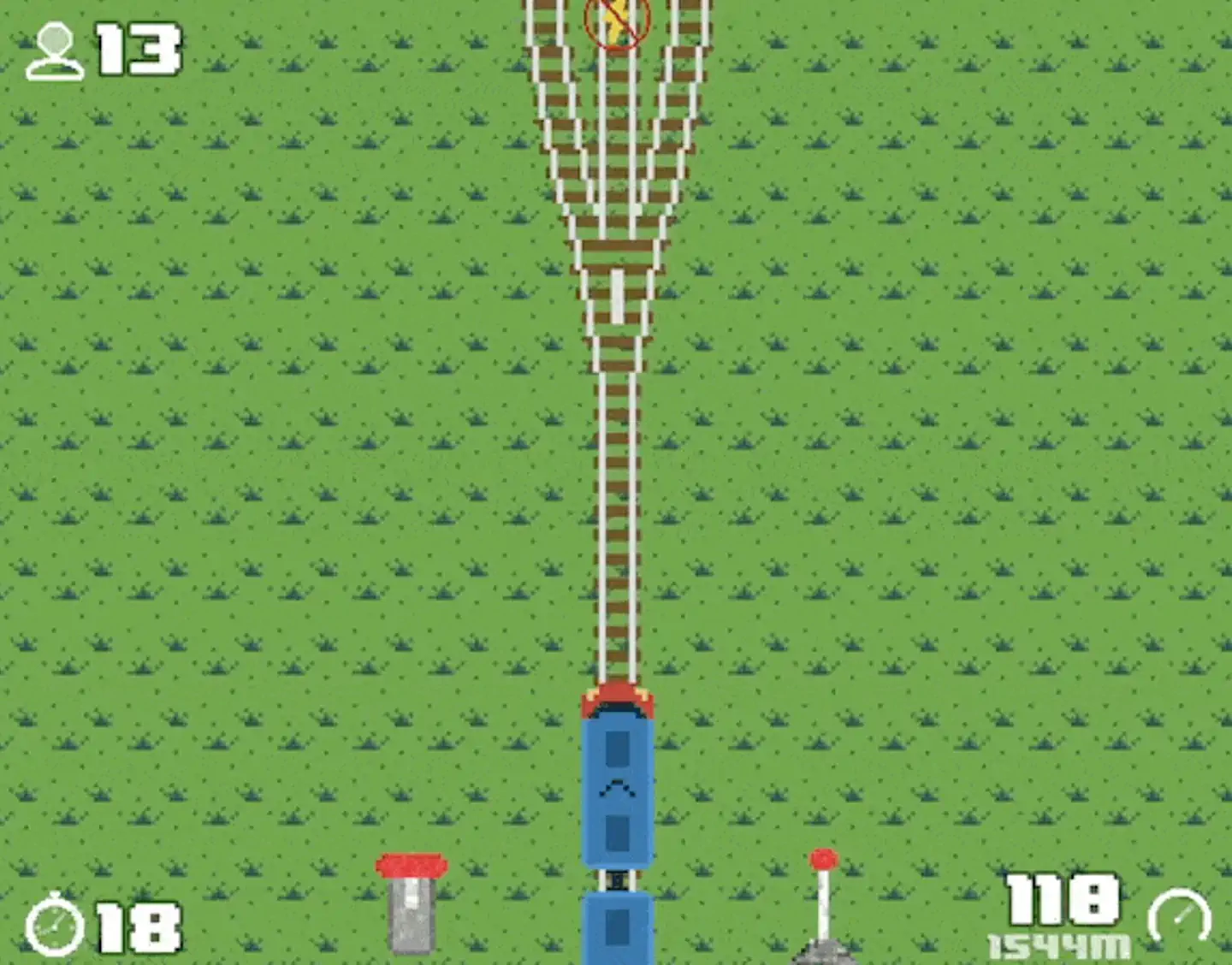Click the distance value 1544m
The image size is (1232, 965).
pos(1061,945)
